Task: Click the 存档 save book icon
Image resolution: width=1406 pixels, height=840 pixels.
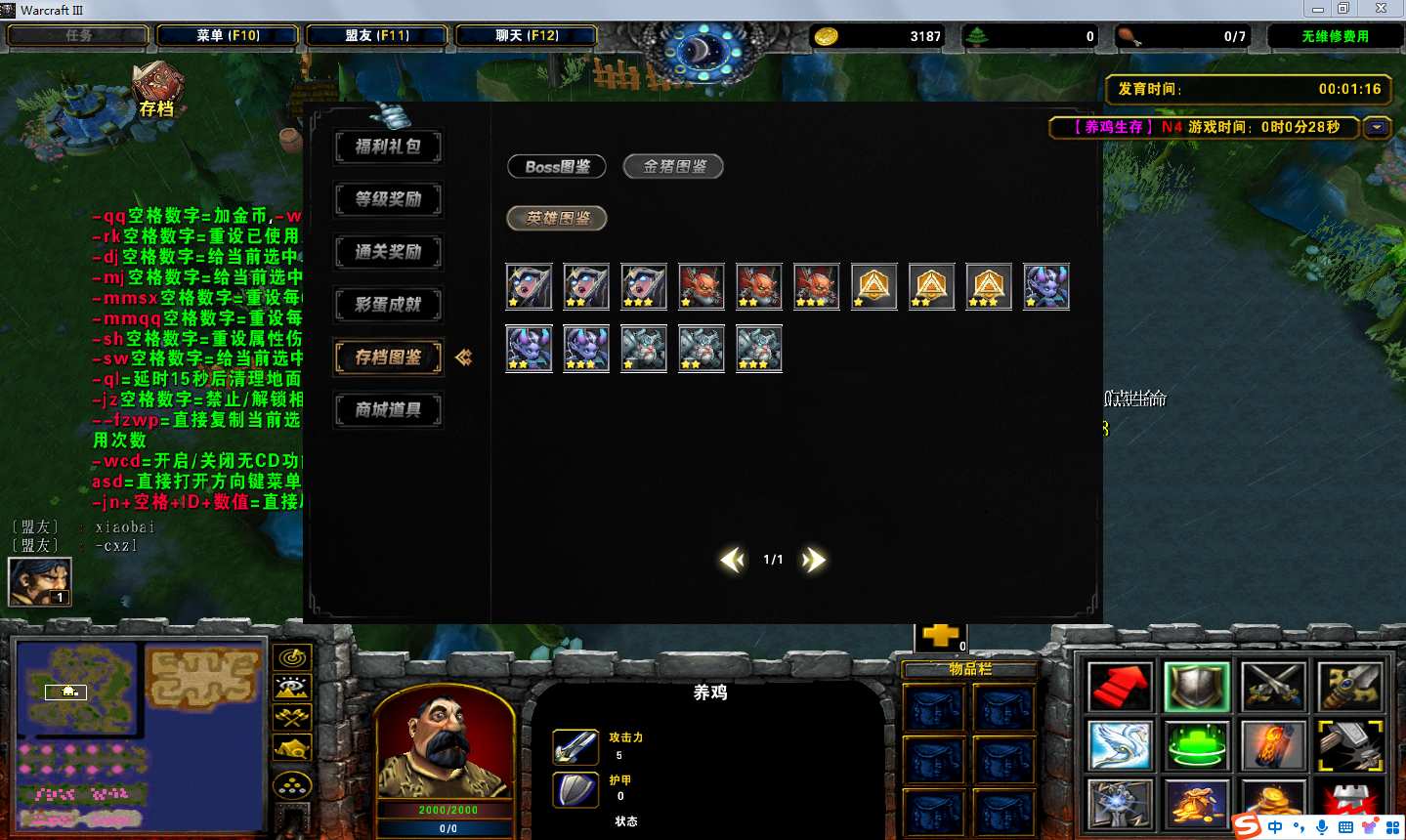Action: tap(156, 88)
